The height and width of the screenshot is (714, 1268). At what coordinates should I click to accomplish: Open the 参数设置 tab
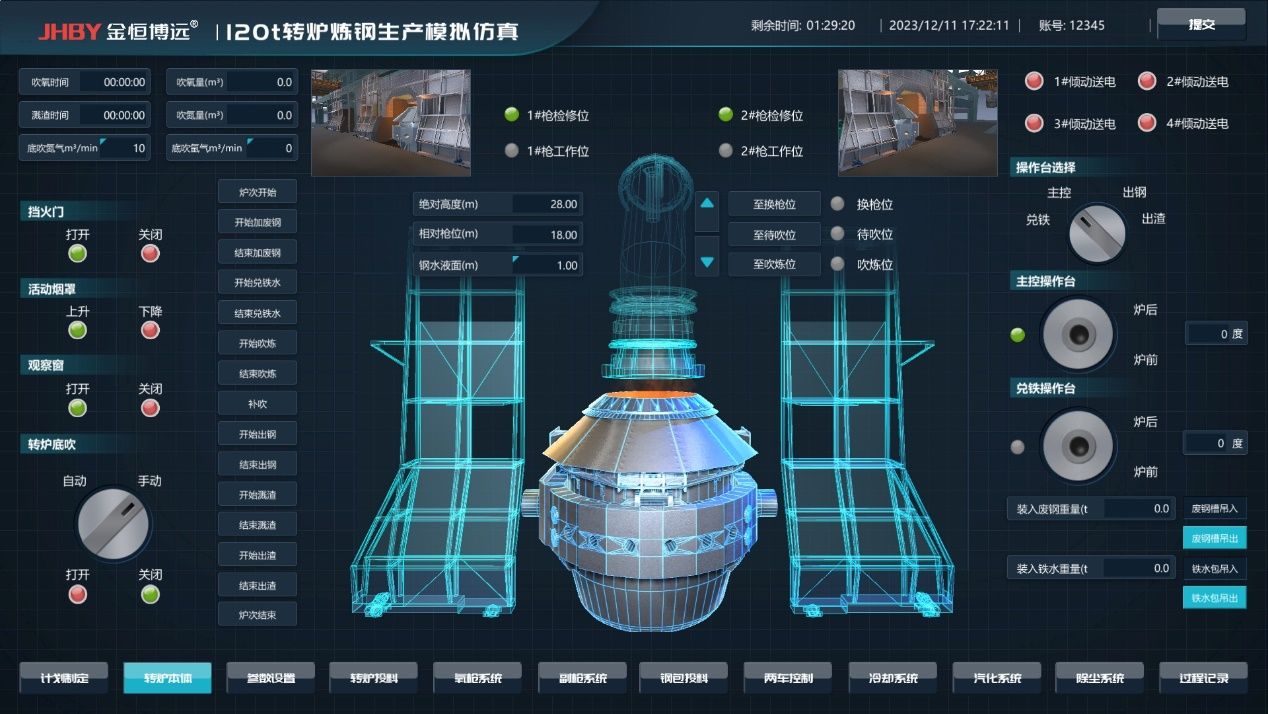click(270, 678)
